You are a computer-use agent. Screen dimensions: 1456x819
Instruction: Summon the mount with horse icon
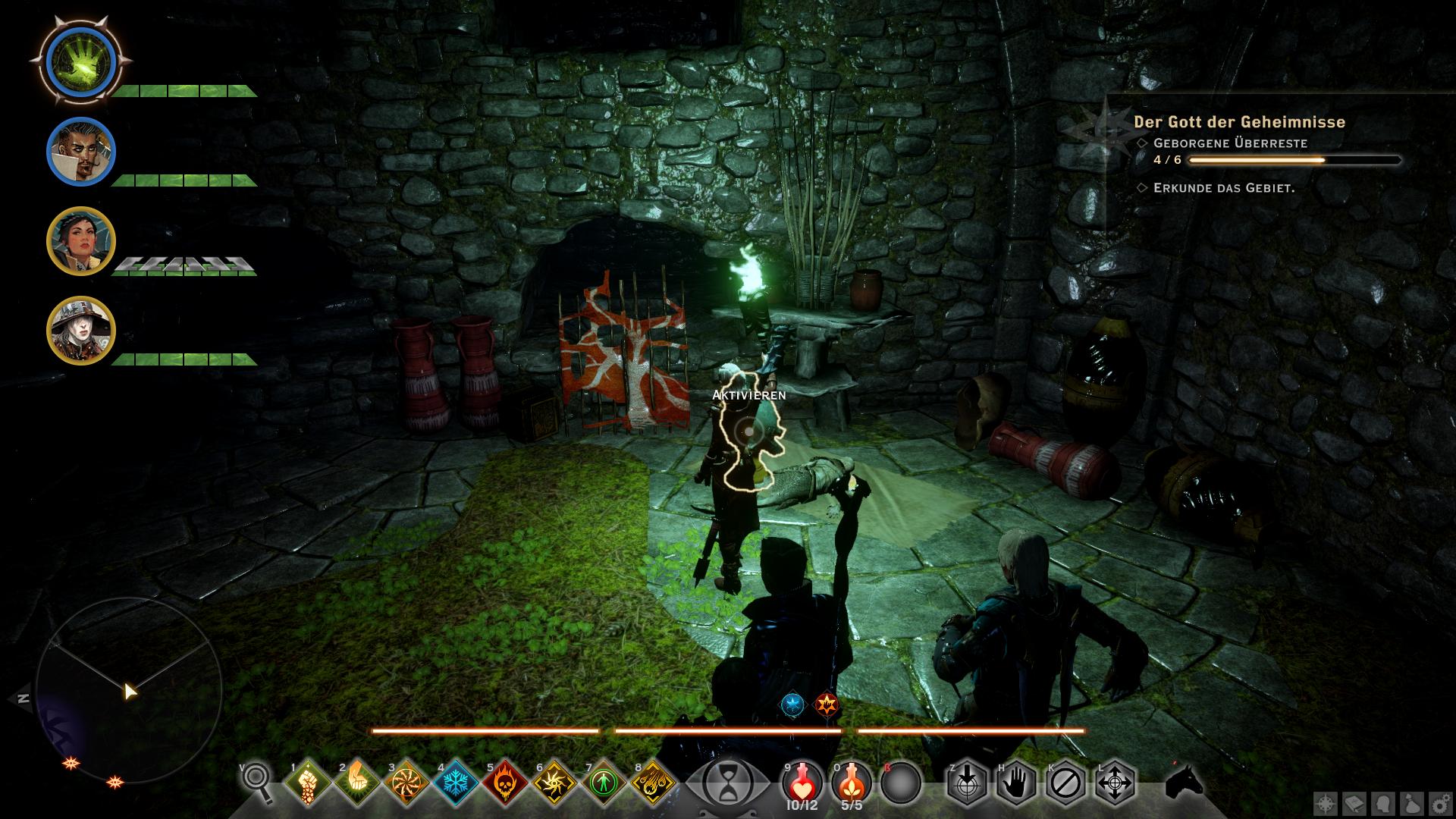(x=1184, y=782)
